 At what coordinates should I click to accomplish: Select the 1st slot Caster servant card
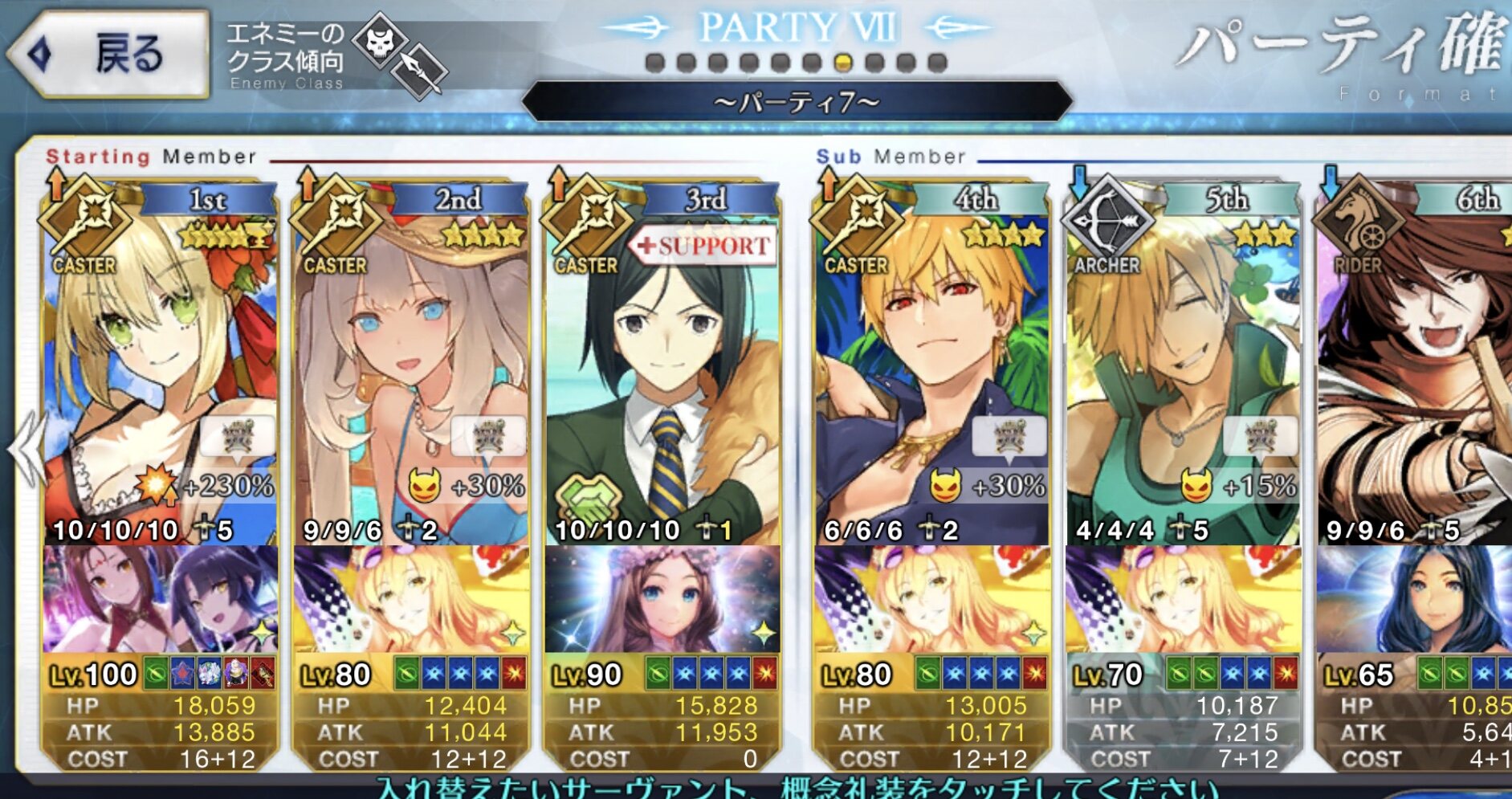[x=161, y=361]
